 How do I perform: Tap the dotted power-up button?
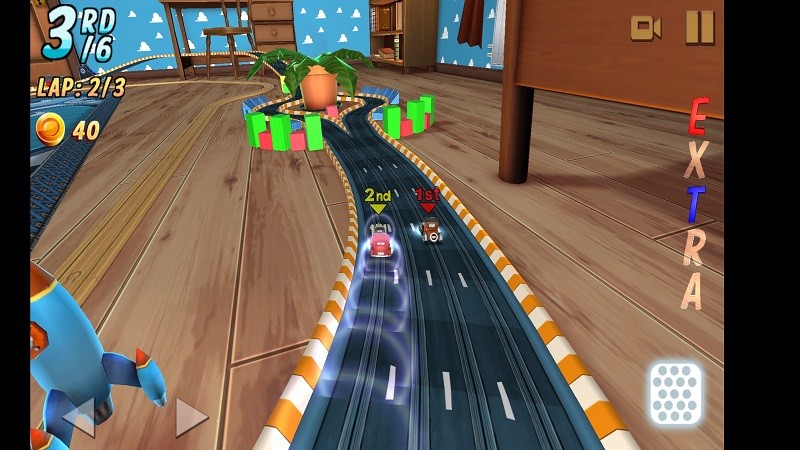(x=675, y=393)
